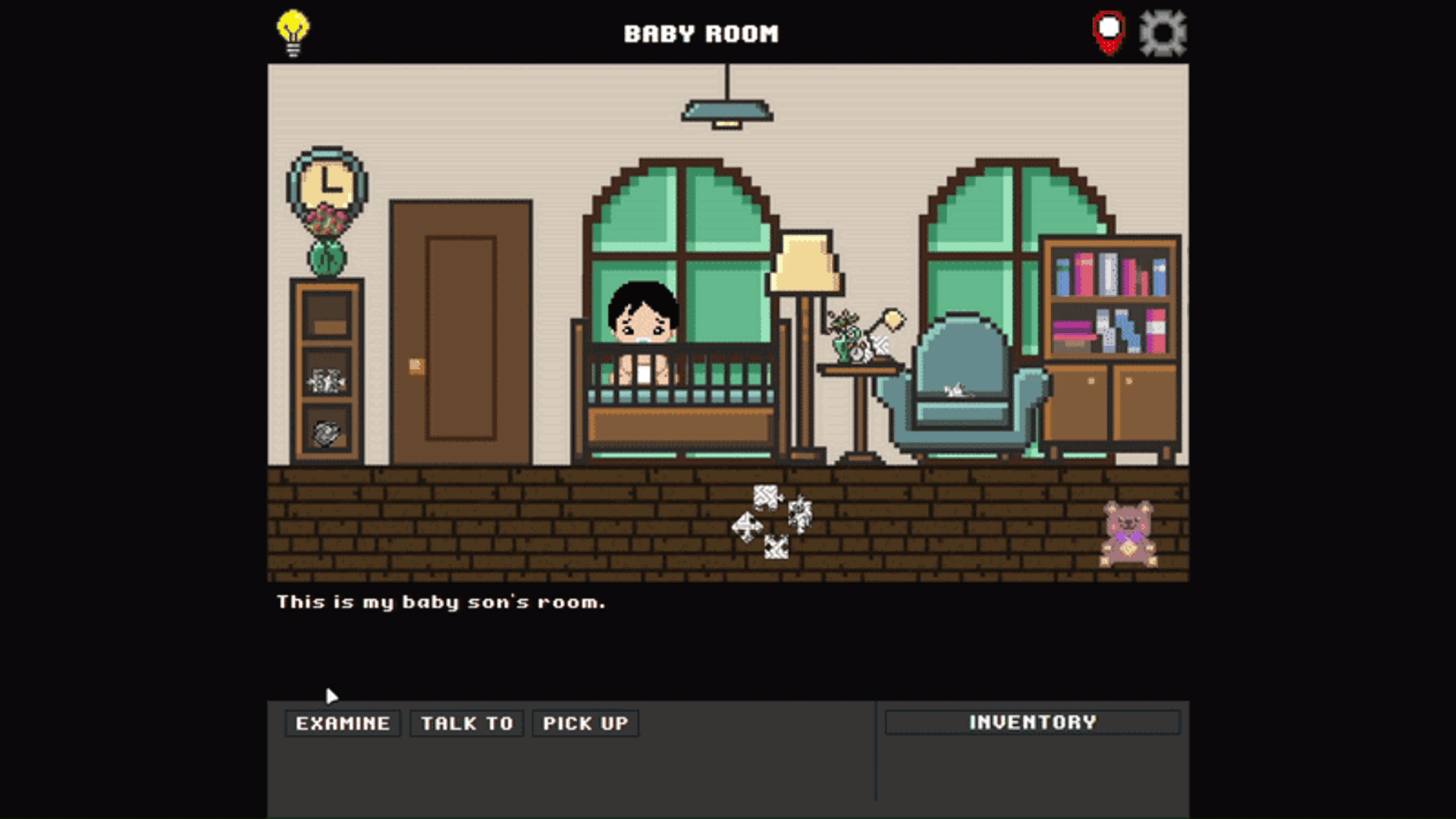Select the Examine verb

(x=343, y=723)
